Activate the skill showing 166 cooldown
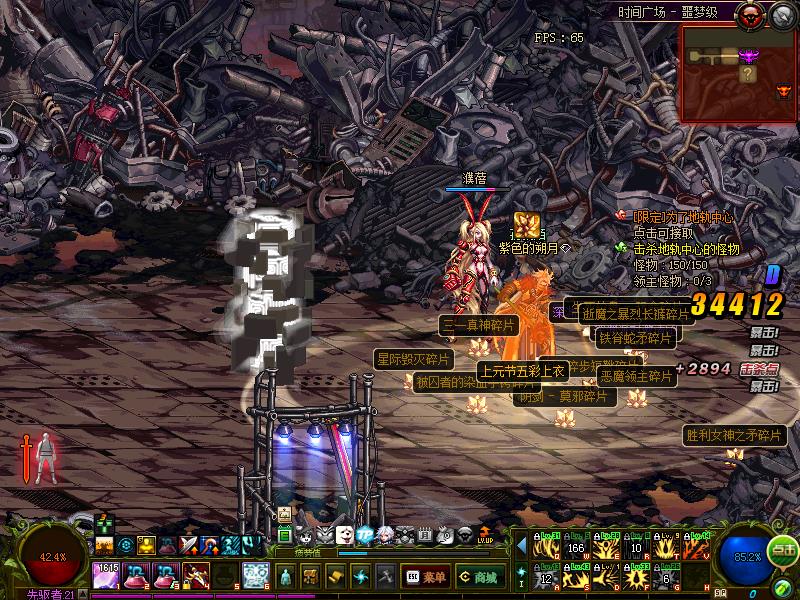This screenshot has height=600, width=800. pyautogui.click(x=575, y=547)
